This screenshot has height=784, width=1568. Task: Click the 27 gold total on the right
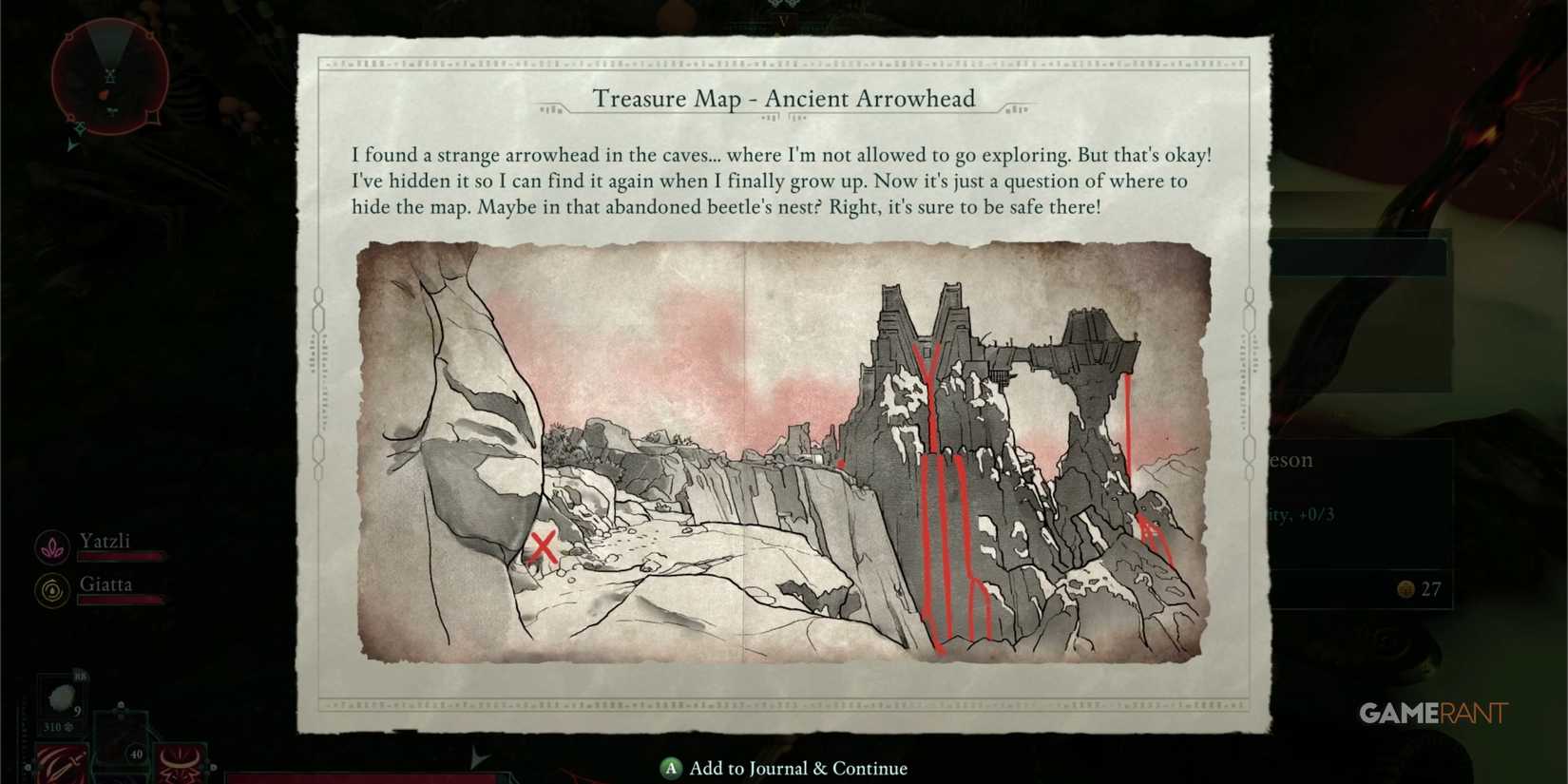(1430, 589)
